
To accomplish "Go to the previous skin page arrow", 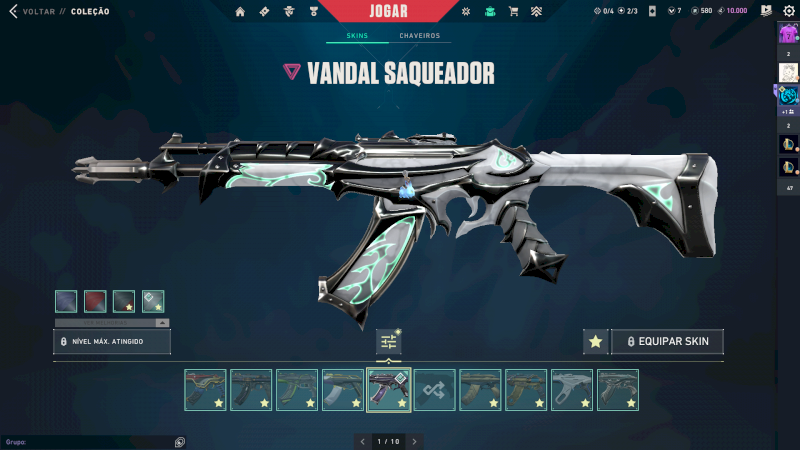I will 362,441.
